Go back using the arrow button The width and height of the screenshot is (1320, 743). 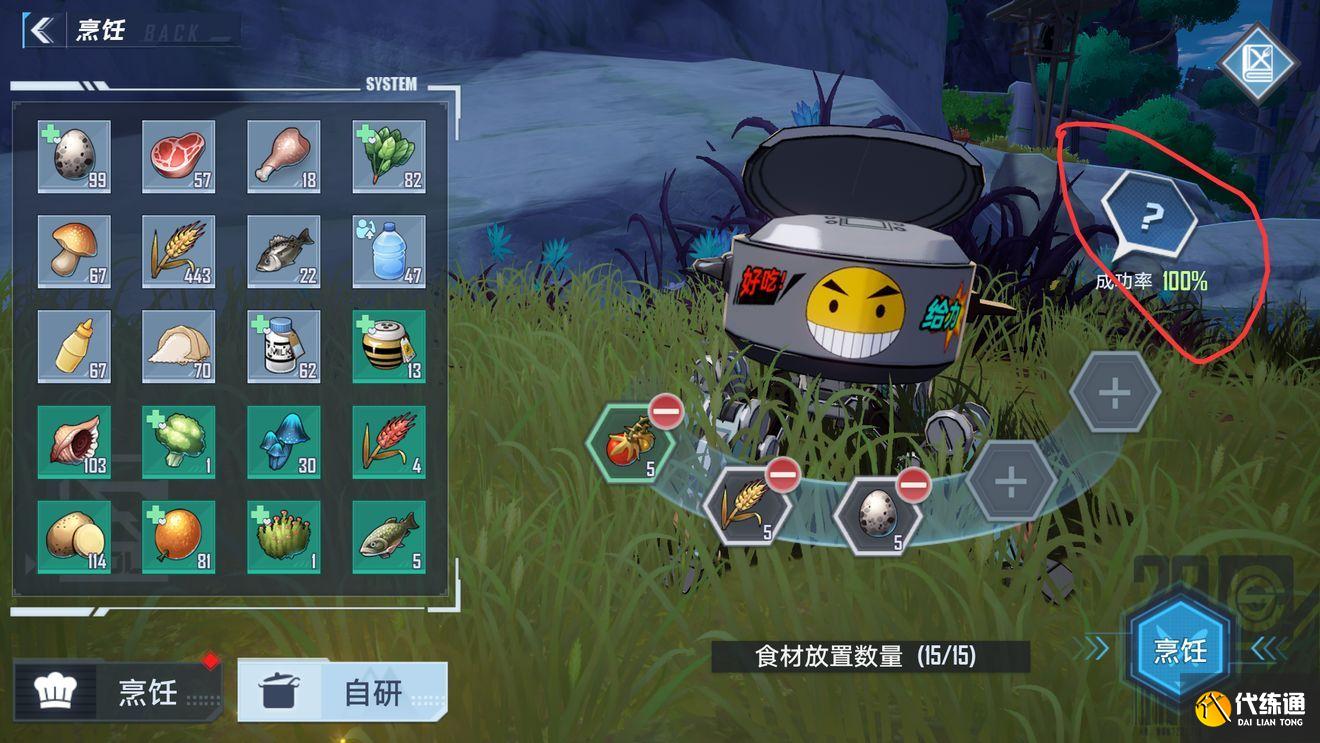point(41,30)
